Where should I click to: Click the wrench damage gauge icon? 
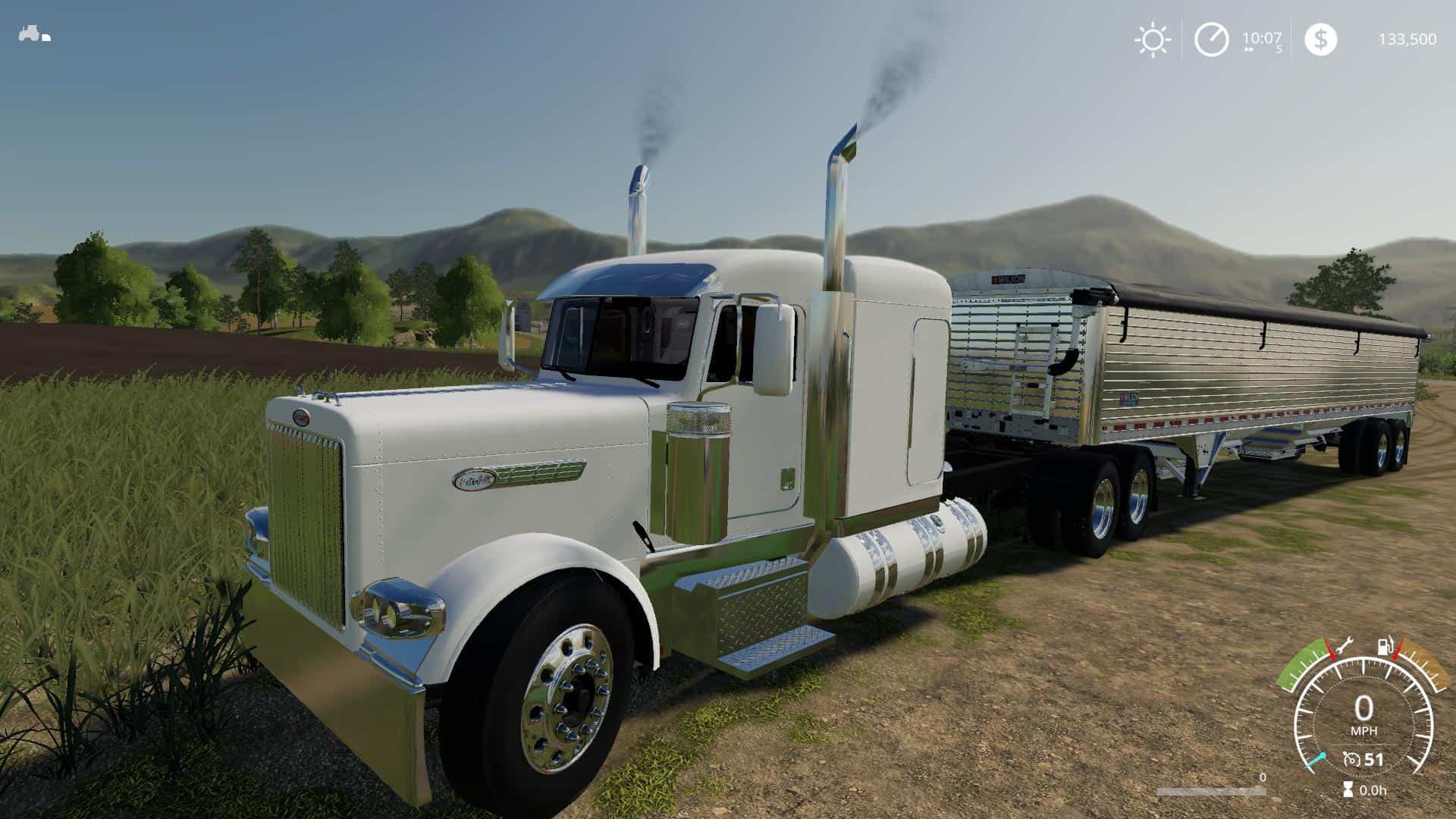(x=1345, y=647)
